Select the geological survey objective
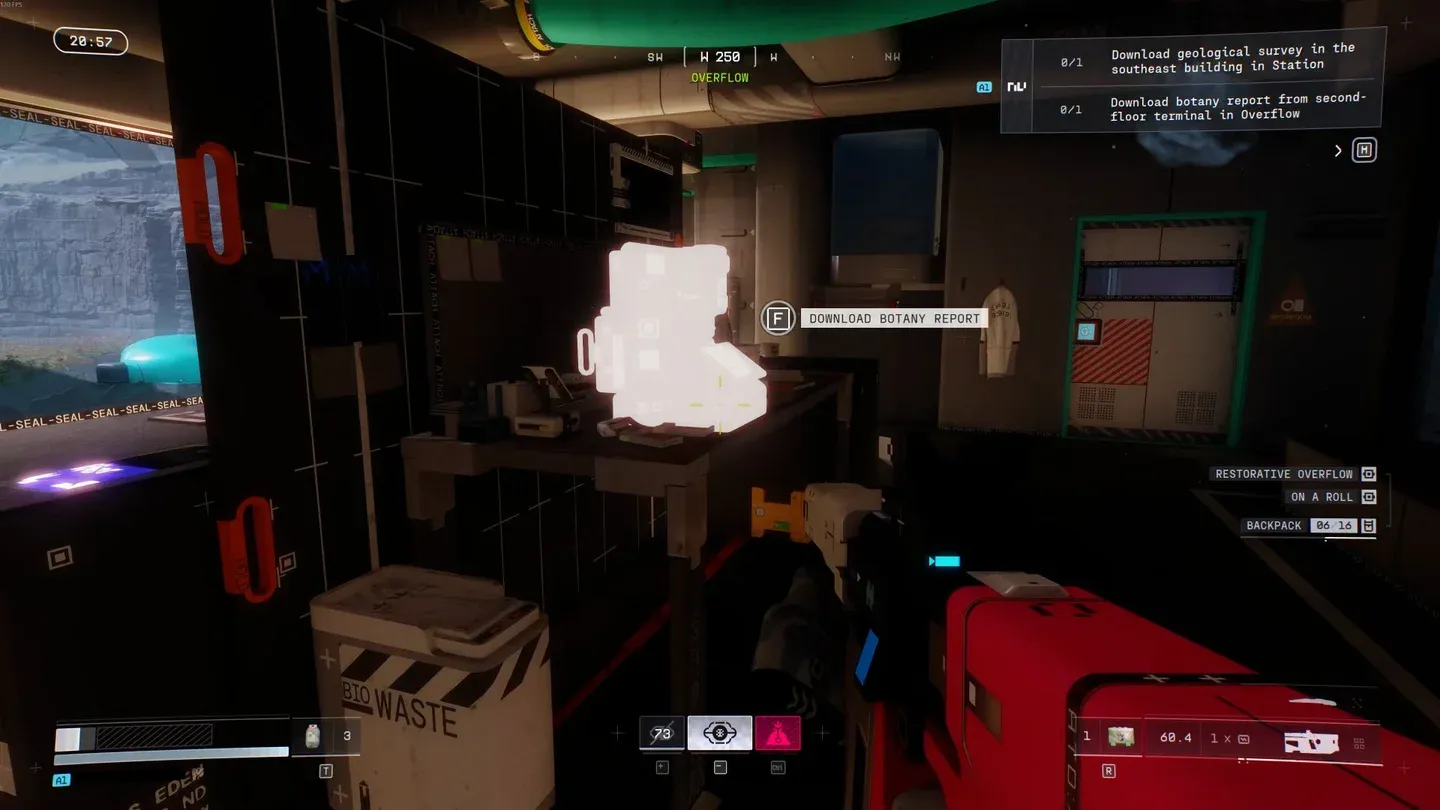This screenshot has width=1440, height=810. (1232, 57)
